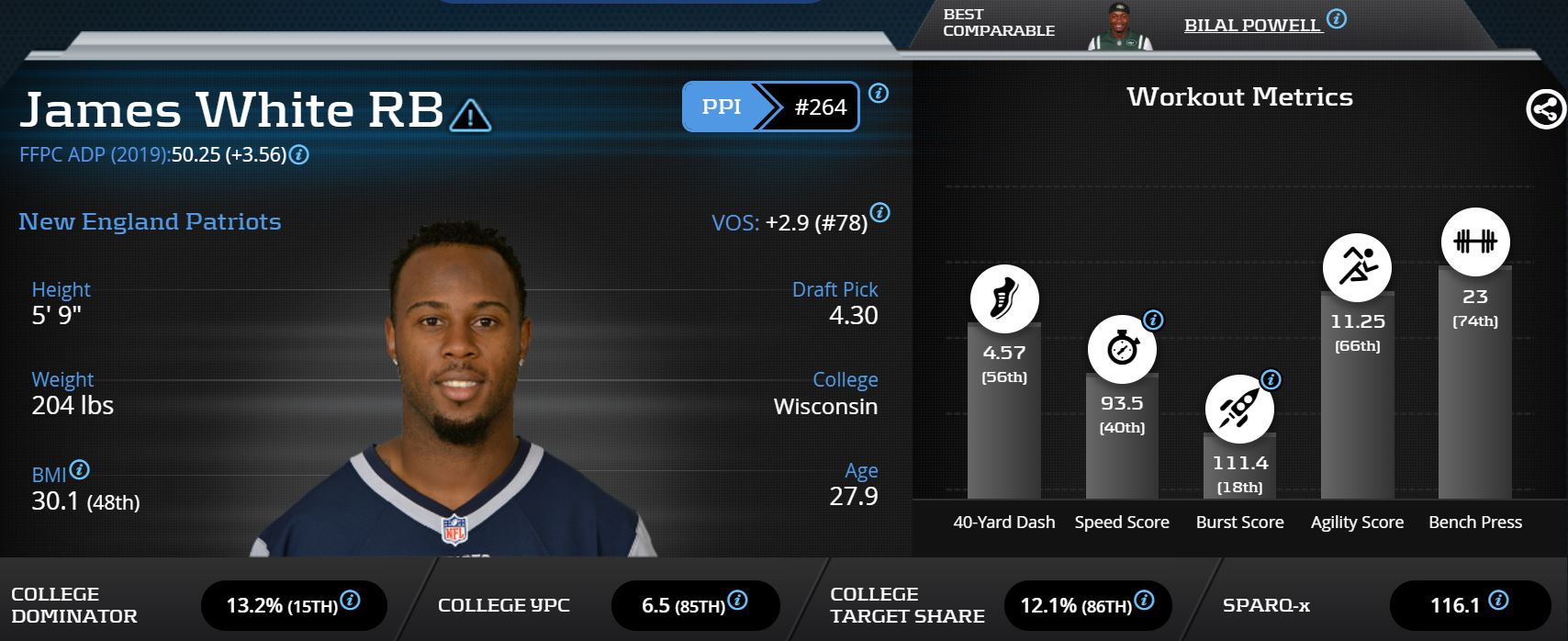Click the Best Comparable info icon

pyautogui.click(x=1337, y=18)
